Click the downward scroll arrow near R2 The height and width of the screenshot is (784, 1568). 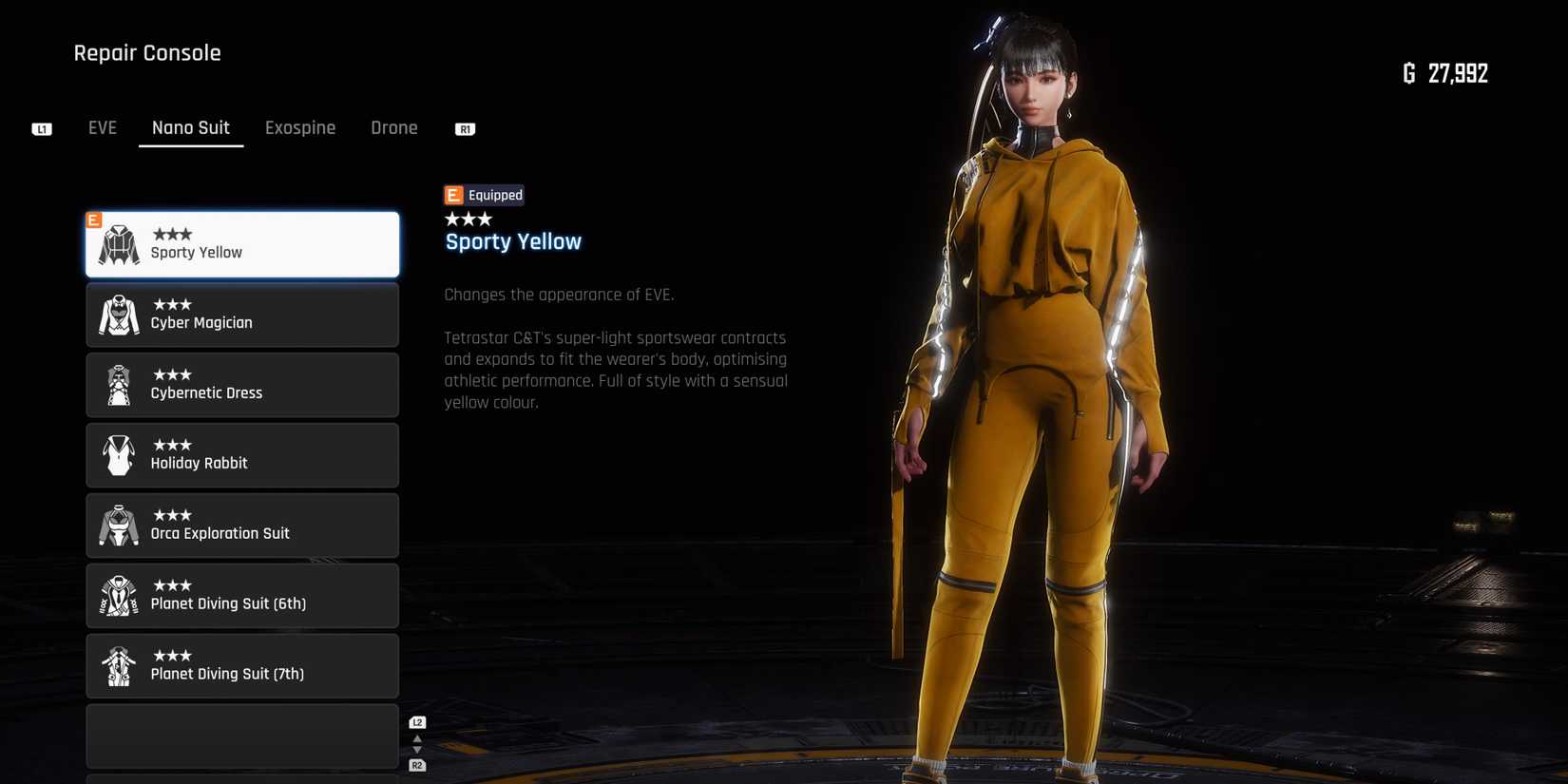point(416,751)
